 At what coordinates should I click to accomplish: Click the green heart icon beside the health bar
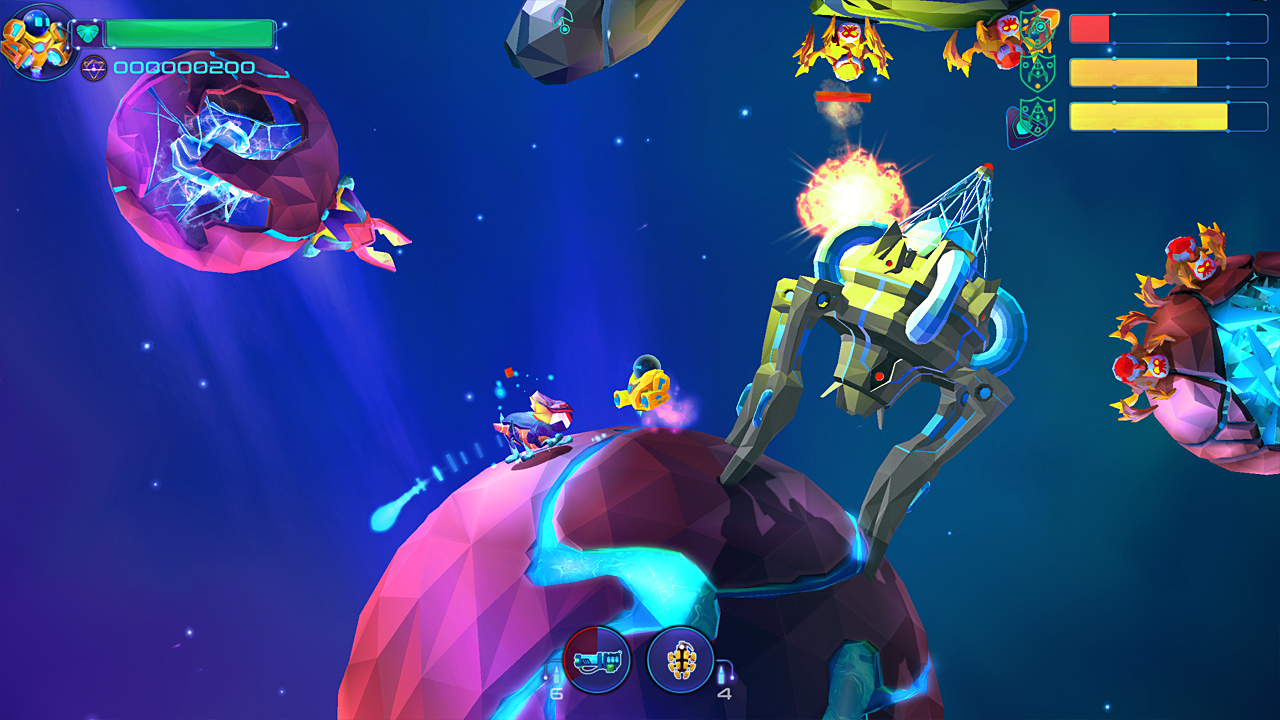[88, 33]
